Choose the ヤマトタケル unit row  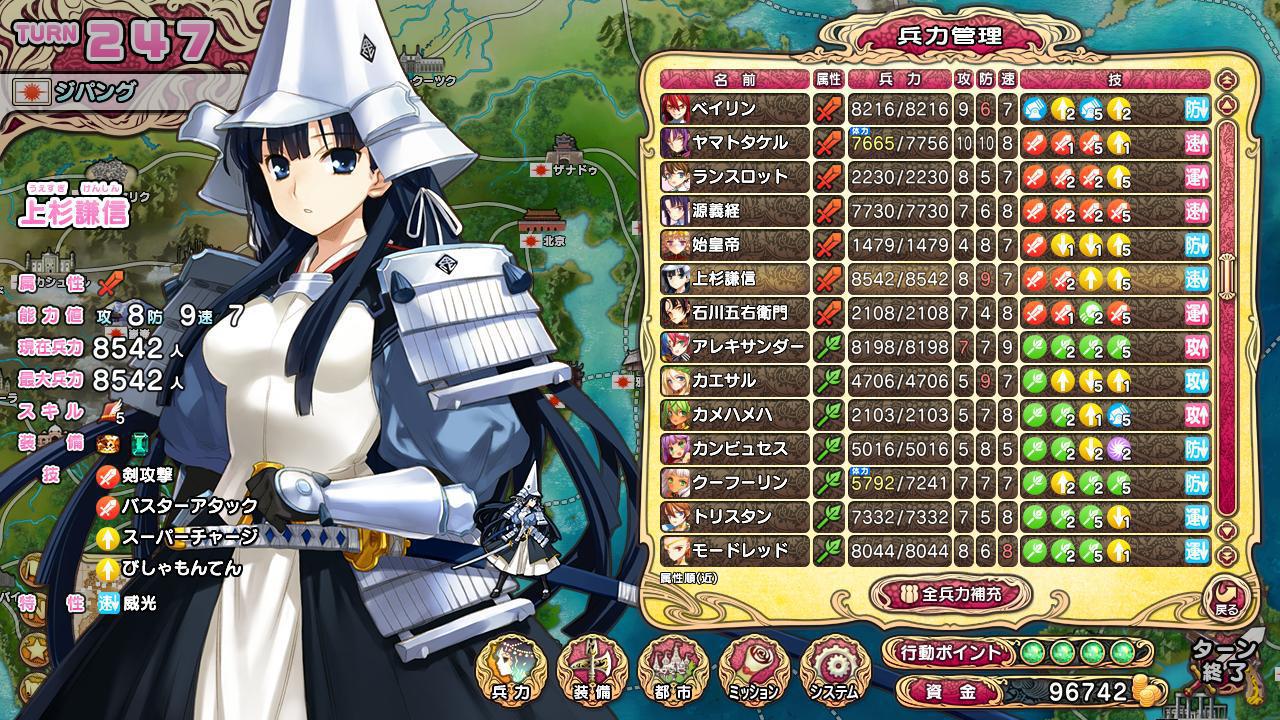[x=735, y=143]
